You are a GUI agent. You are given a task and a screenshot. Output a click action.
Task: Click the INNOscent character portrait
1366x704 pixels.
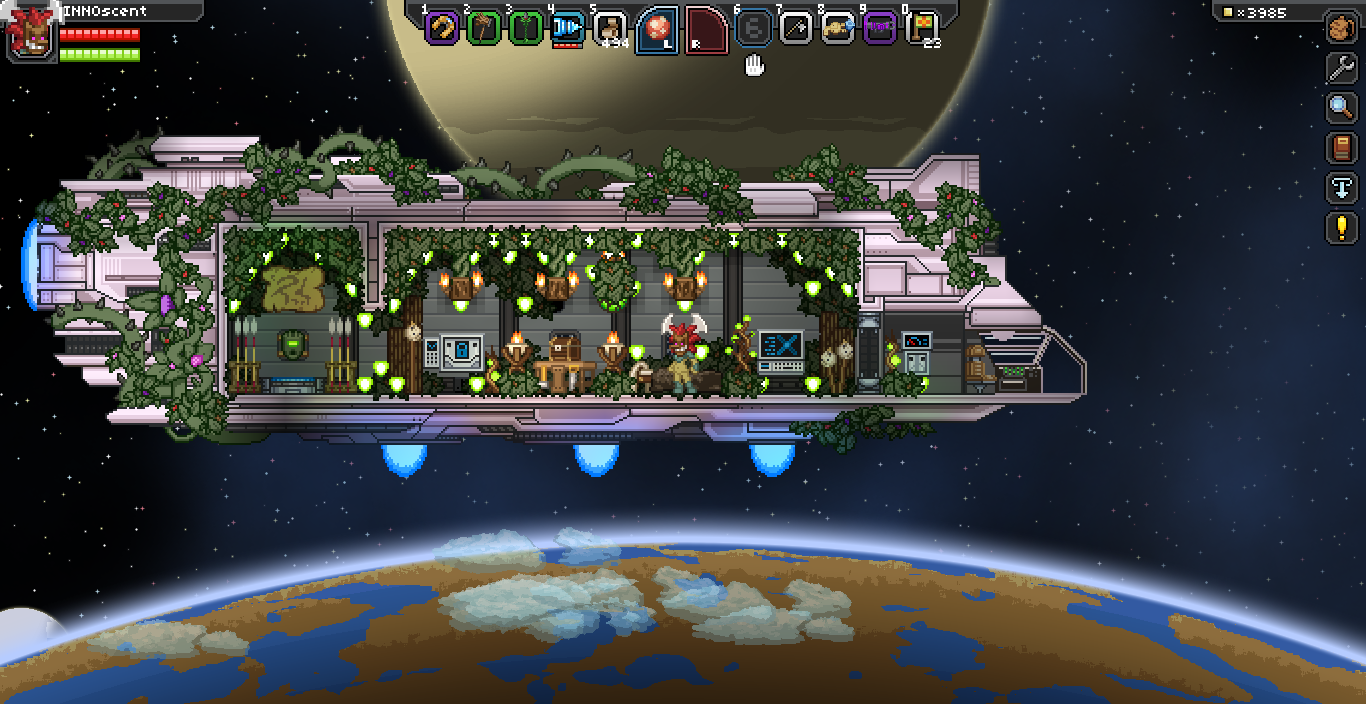pyautogui.click(x=28, y=34)
